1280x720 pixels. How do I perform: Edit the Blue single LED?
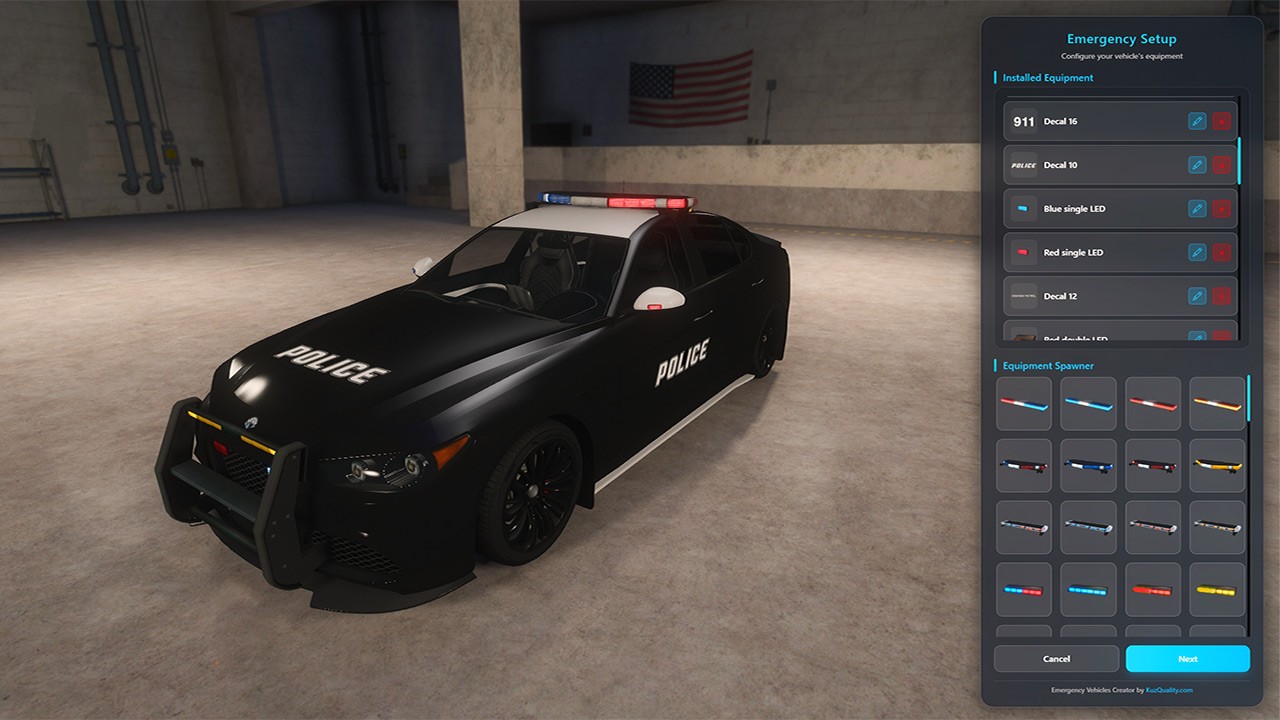point(1197,209)
